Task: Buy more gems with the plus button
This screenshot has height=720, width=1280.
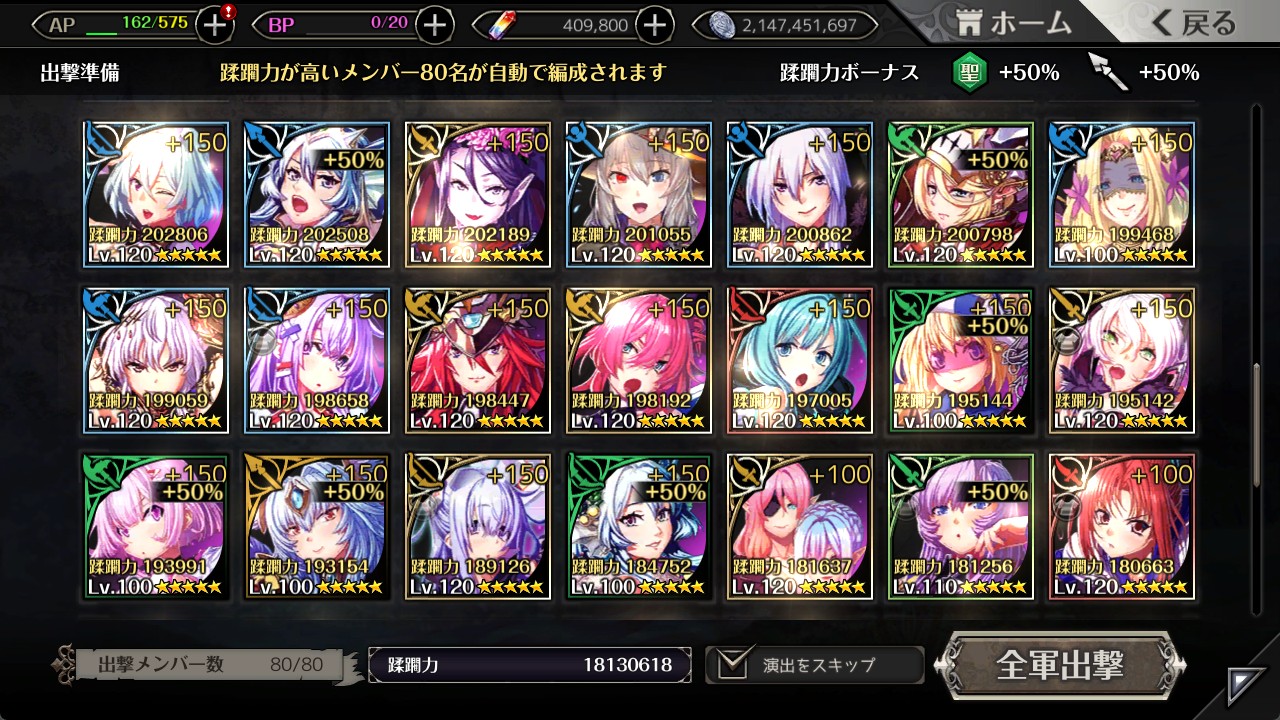Action: click(x=655, y=25)
